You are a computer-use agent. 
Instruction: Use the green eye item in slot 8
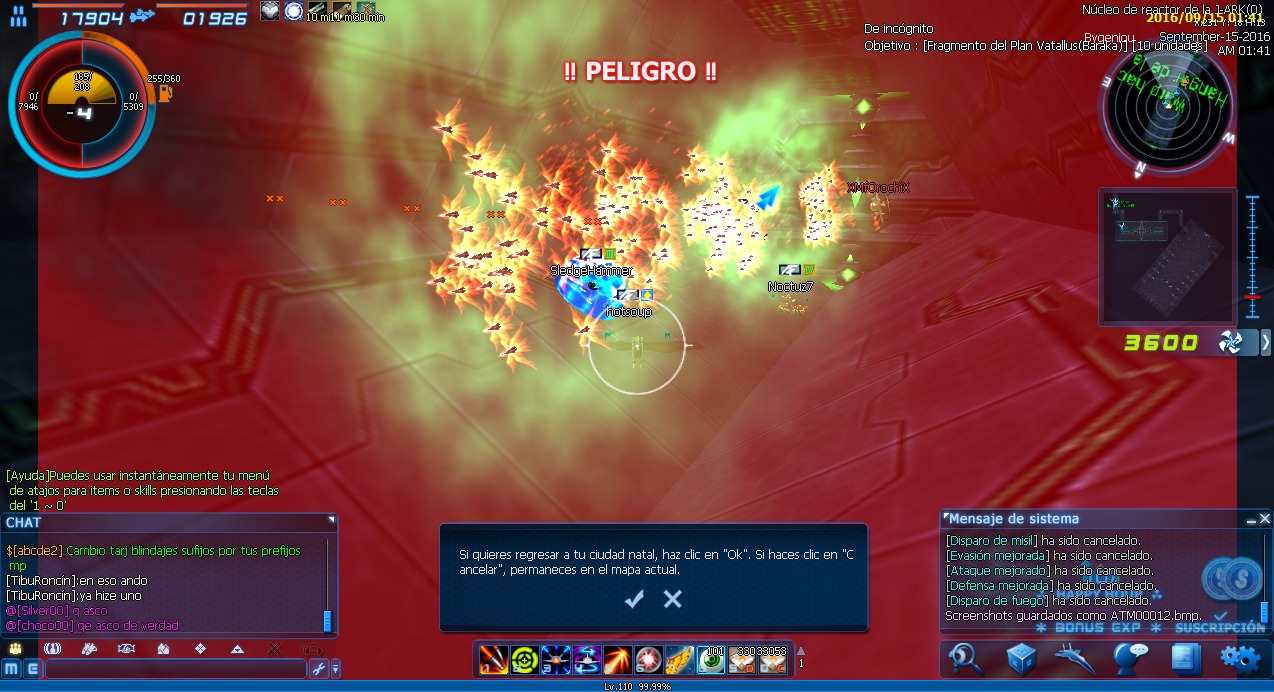click(711, 660)
